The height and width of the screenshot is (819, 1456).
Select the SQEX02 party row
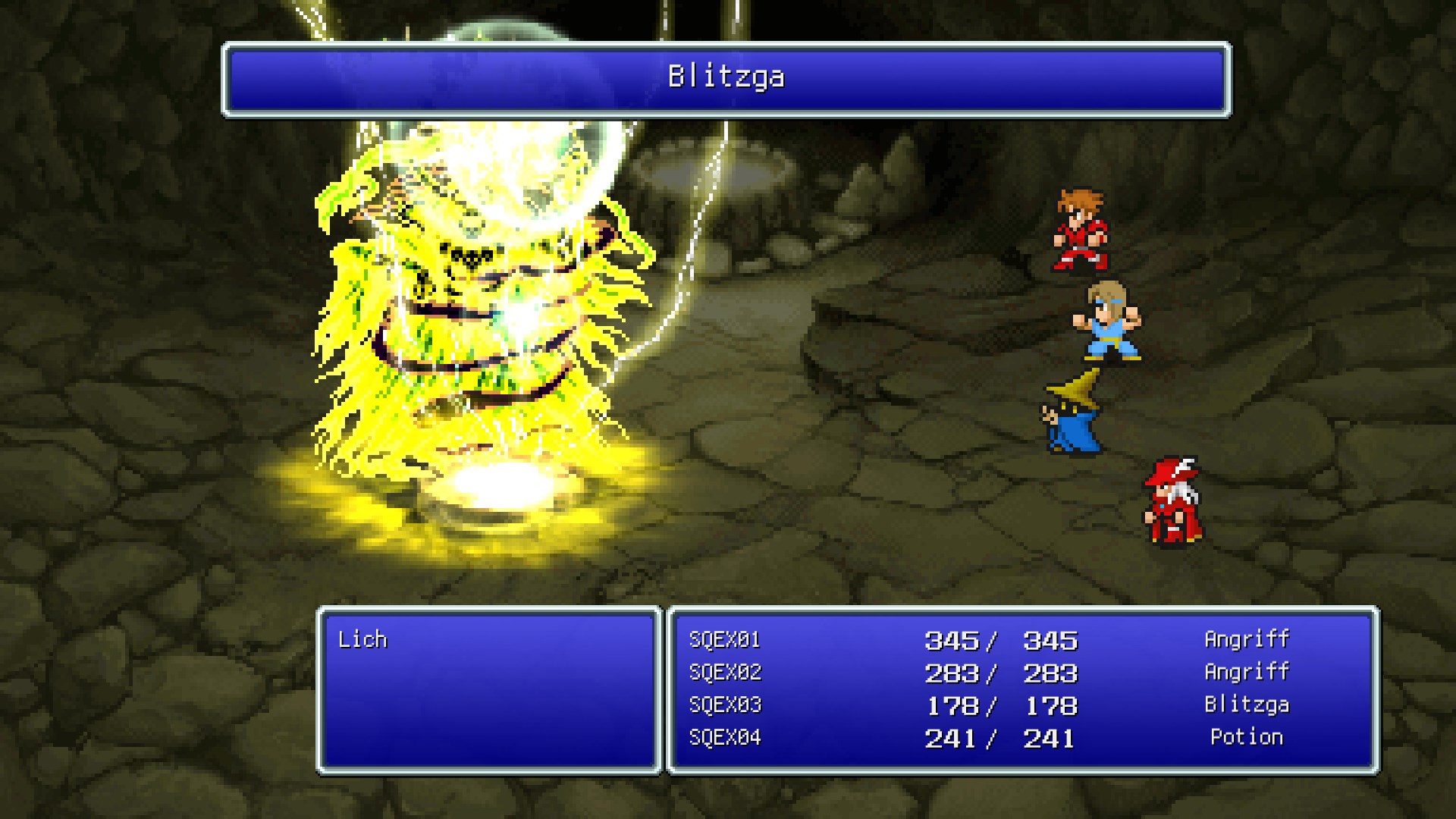point(724,672)
